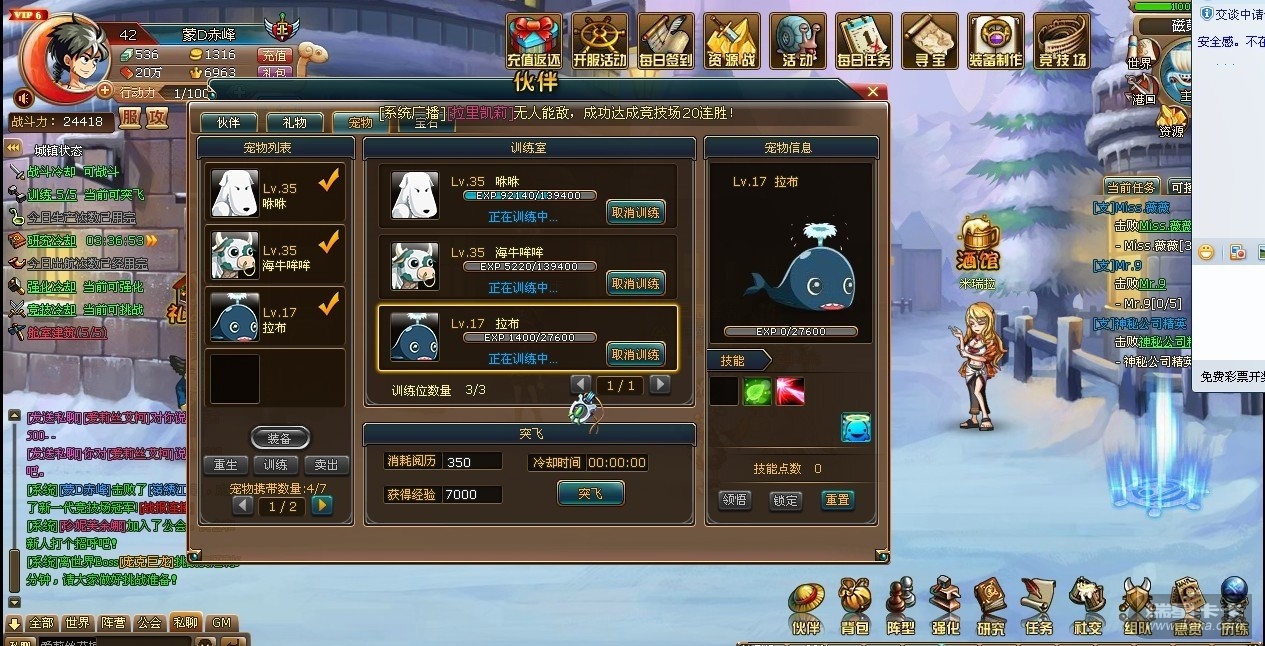Select Lv.35 咻咻 in pet list

pyautogui.click(x=276, y=194)
